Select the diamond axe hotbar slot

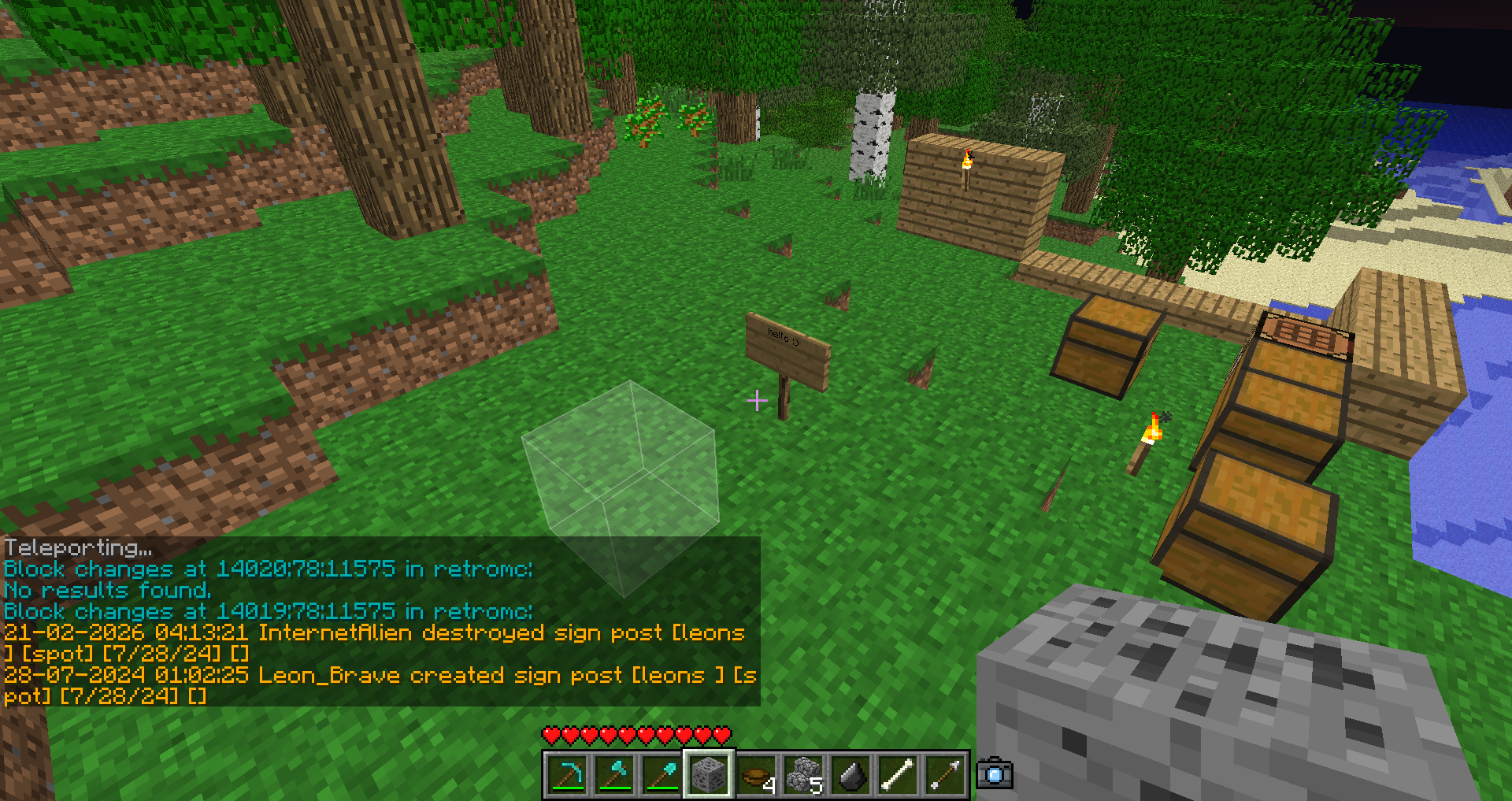(614, 775)
